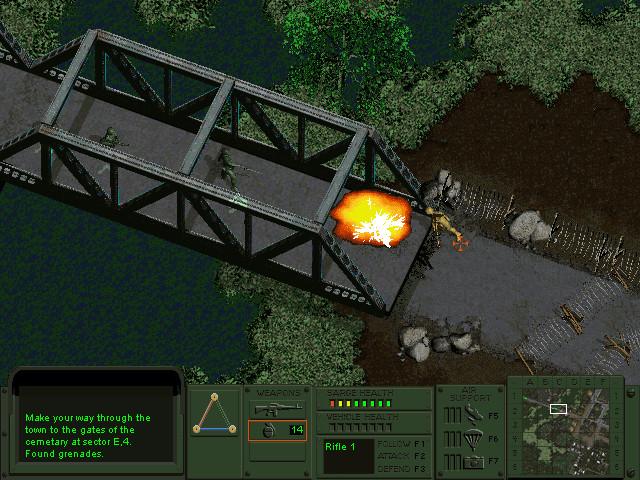Viewport: 640px width, 480px height.
Task: Click the mission objective message panel
Action: (x=95, y=430)
